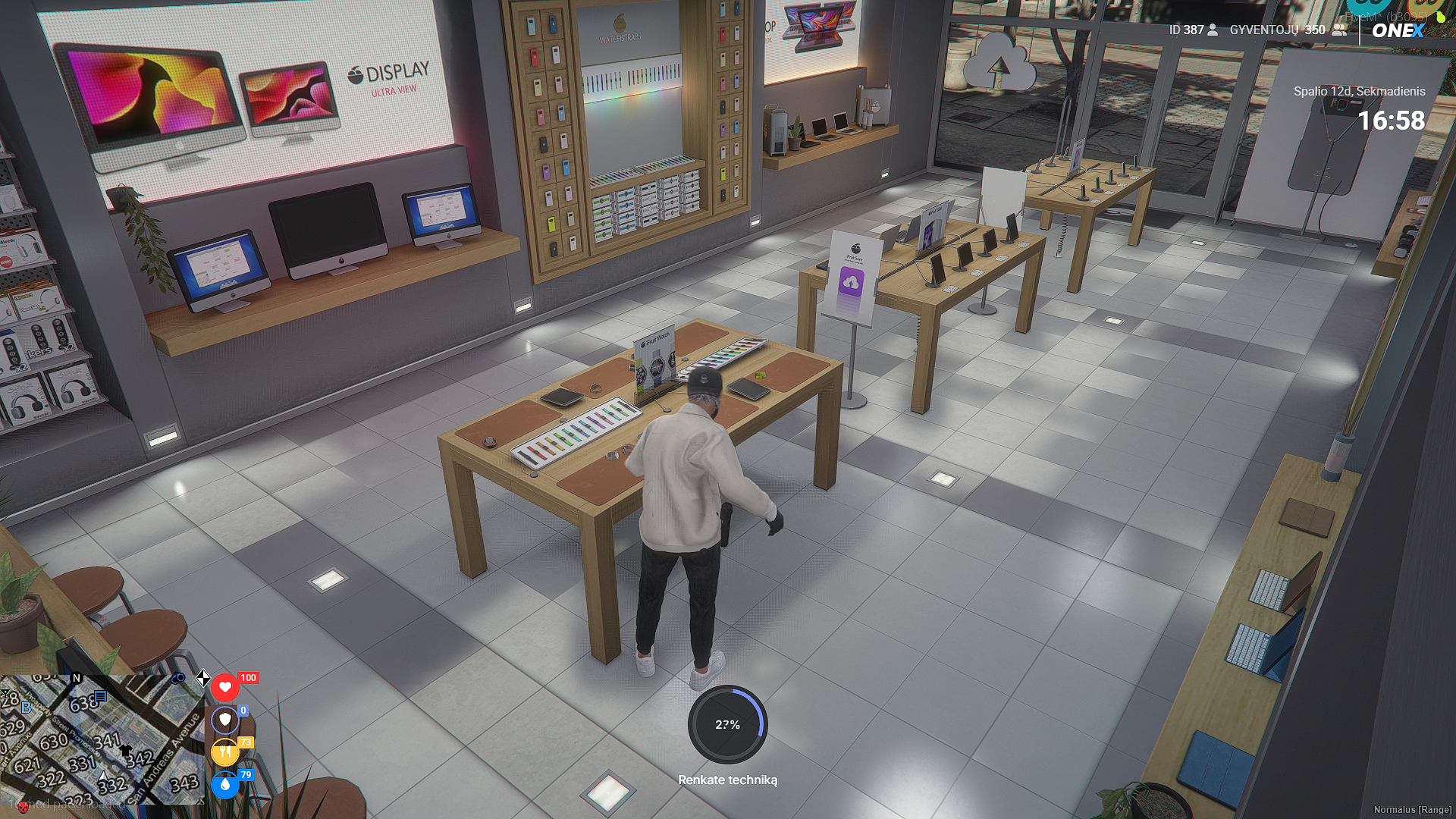Click the green cocktail glass minimap marker

click(5, 694)
